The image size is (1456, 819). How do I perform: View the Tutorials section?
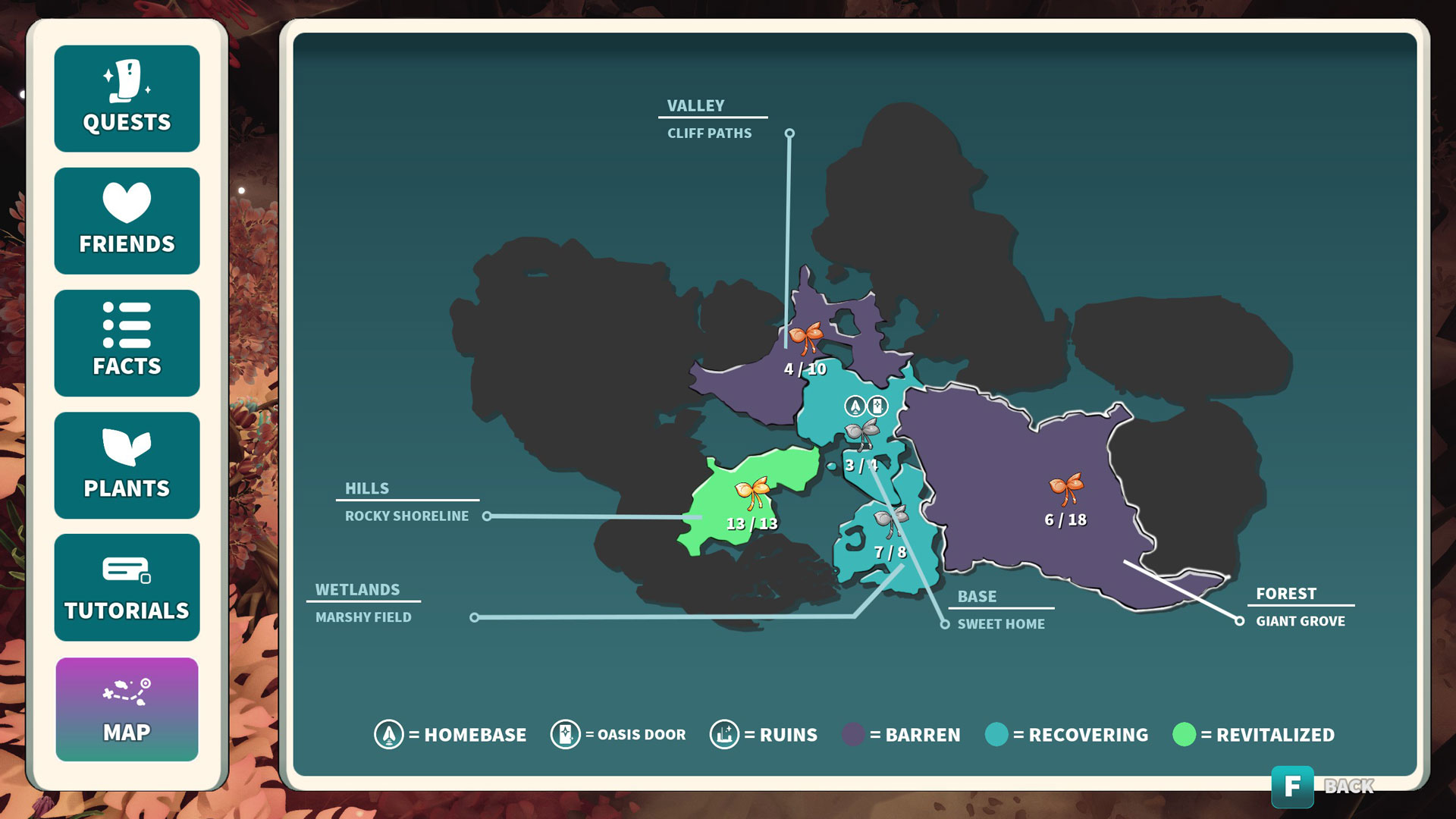point(127,587)
